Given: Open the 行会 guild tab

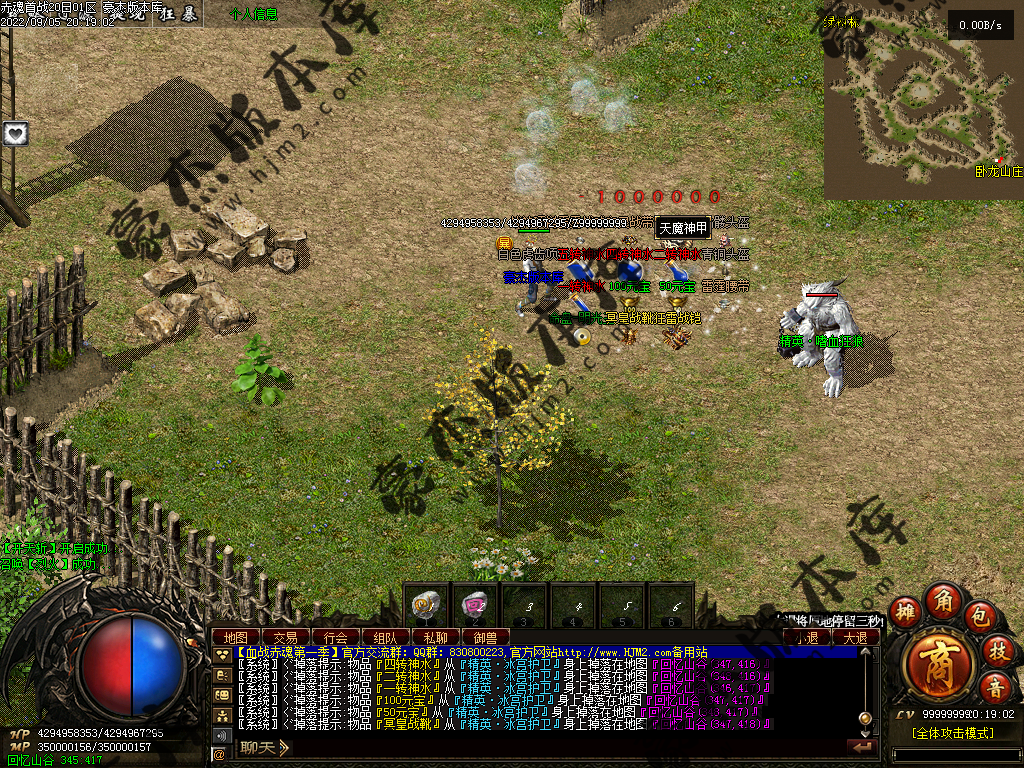Looking at the screenshot, I should click(x=336, y=637).
